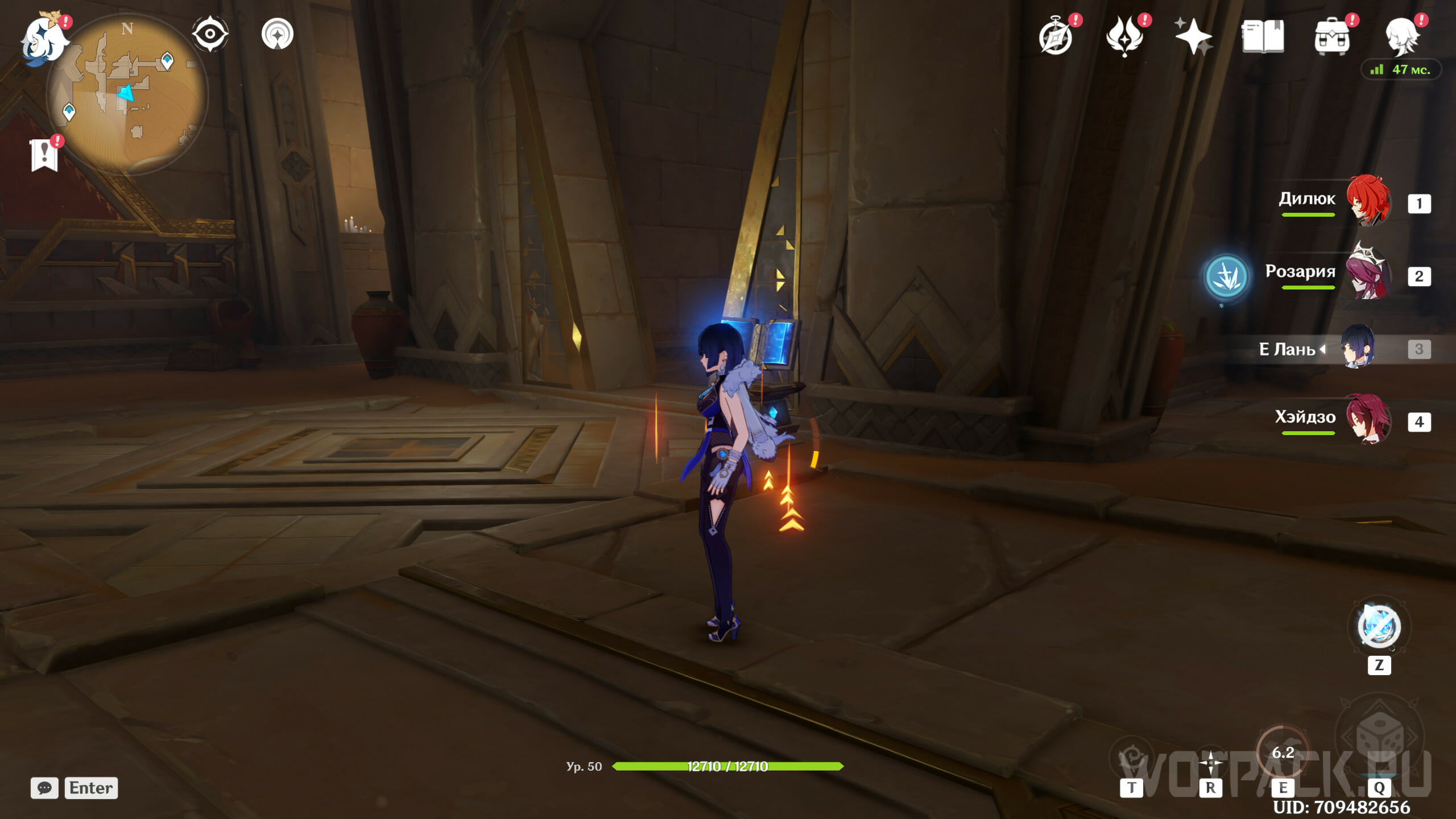This screenshot has width=1456, height=819.
Task: Toggle the eye-shaped elemental sight icon
Action: [x=210, y=34]
